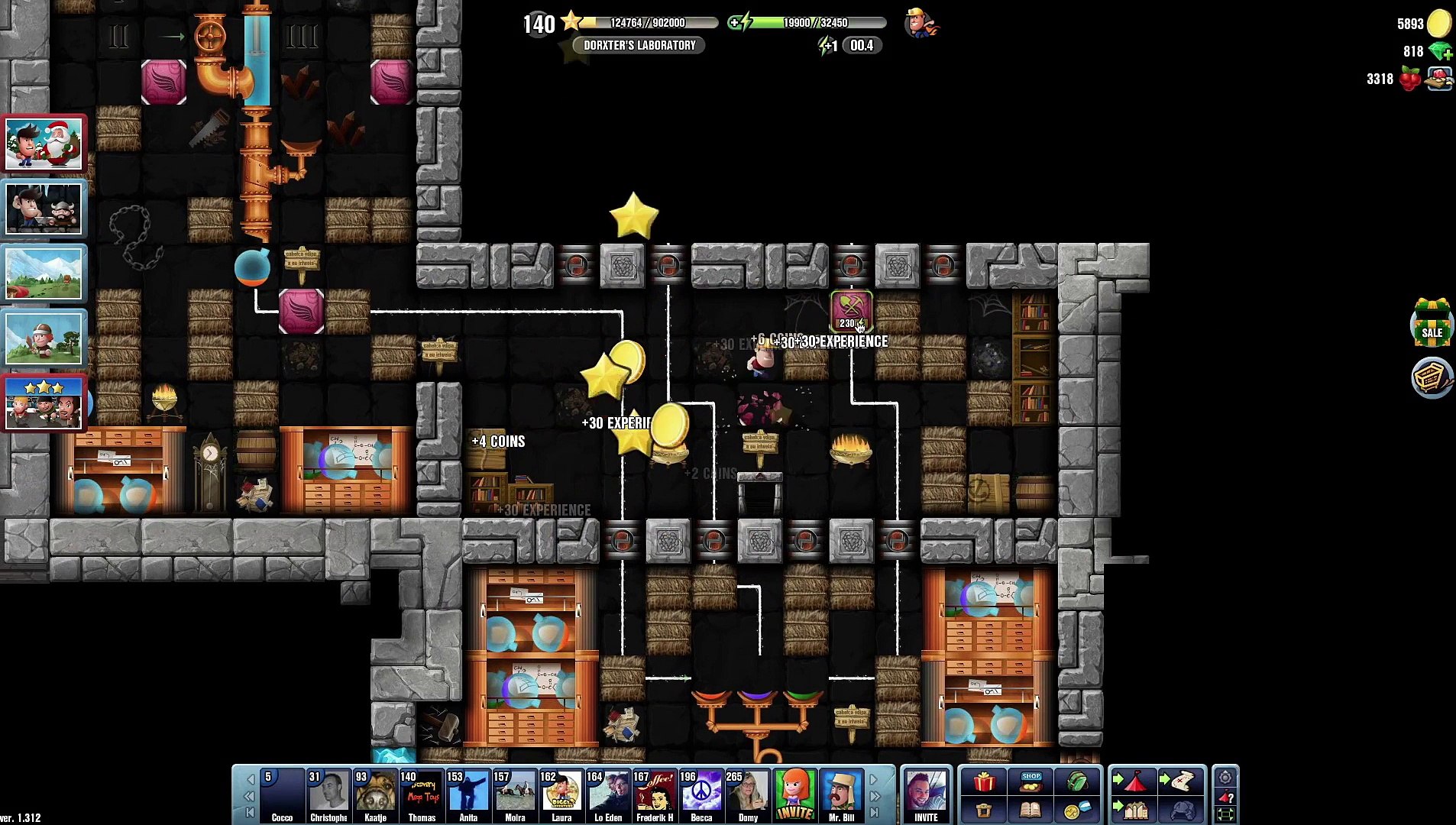The height and width of the screenshot is (825, 1456).
Task: Open the Santa Claus event panel
Action: [44, 144]
